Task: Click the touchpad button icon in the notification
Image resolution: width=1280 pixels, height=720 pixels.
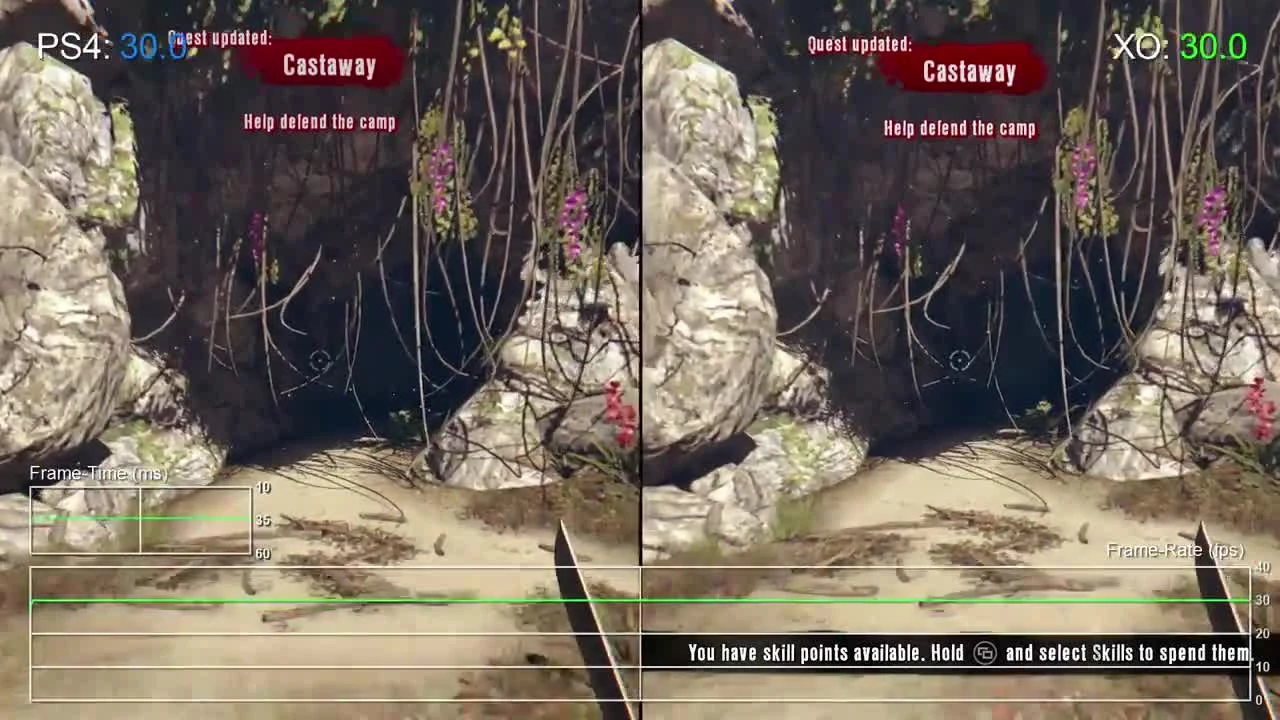Action: click(985, 653)
